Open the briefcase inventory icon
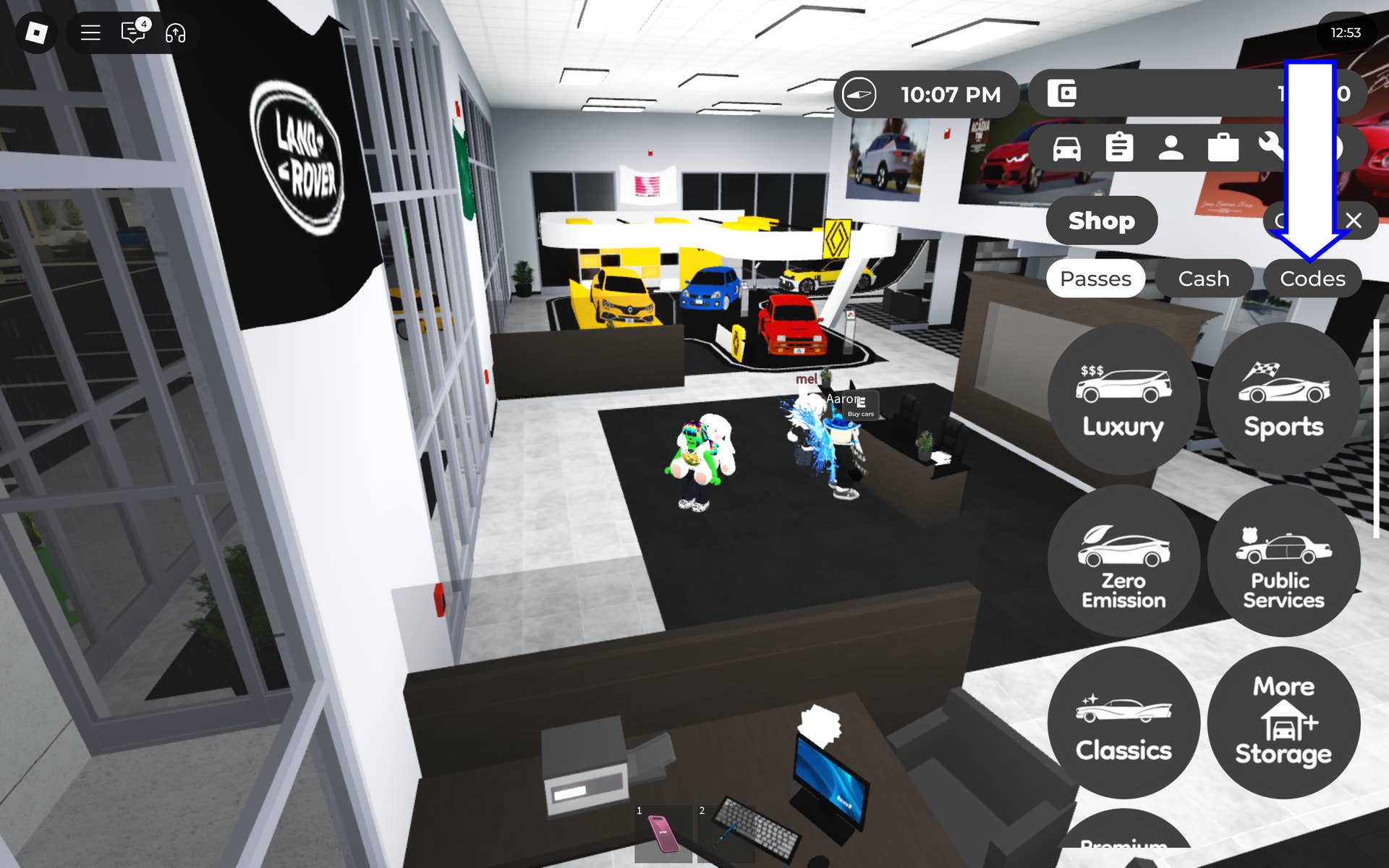Screen dimensions: 1389x868 pyautogui.click(x=1223, y=148)
